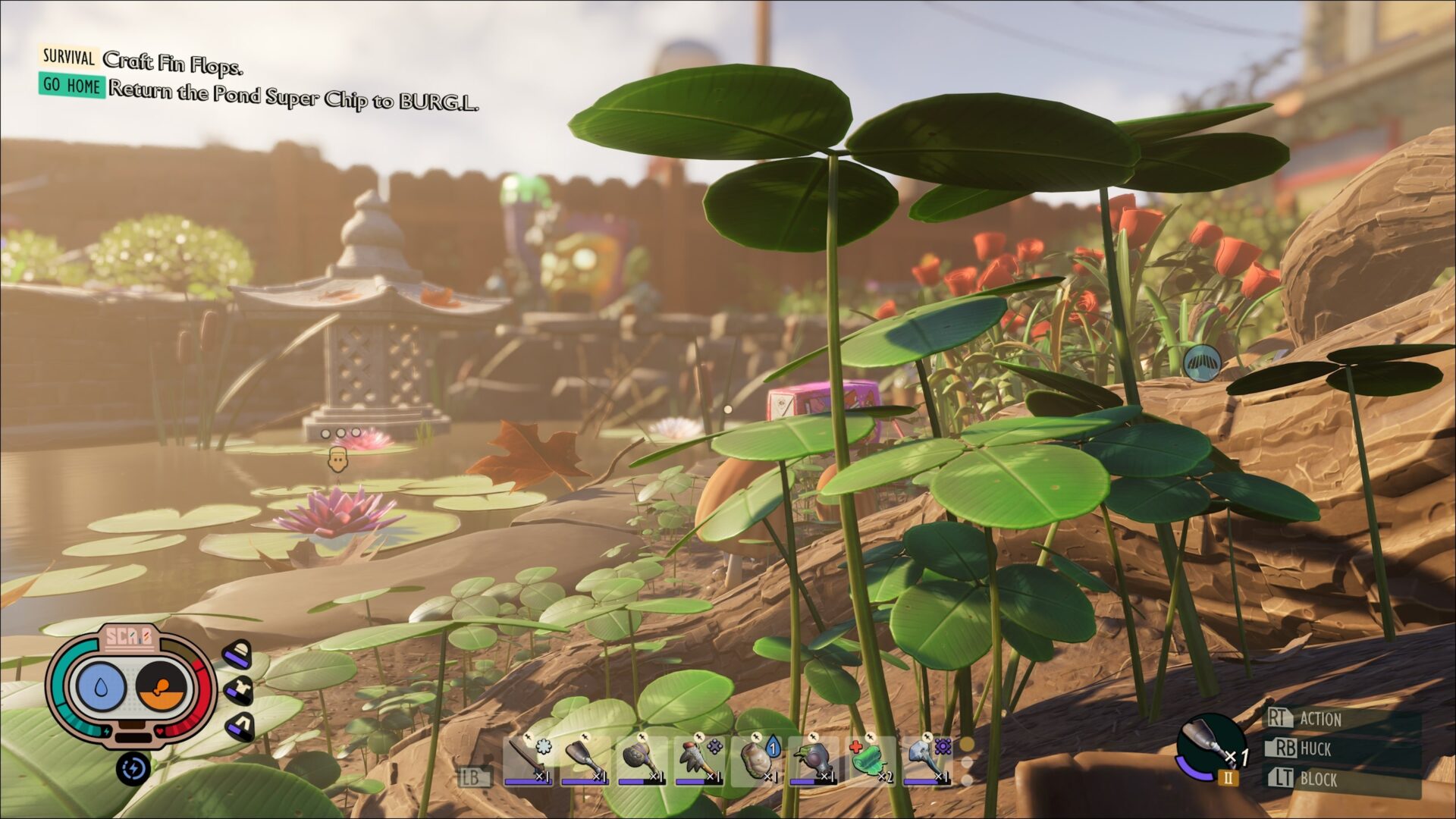Choose the grey shovel hotbar slot
Screen dimensions: 1456x819
pyautogui.click(x=585, y=759)
